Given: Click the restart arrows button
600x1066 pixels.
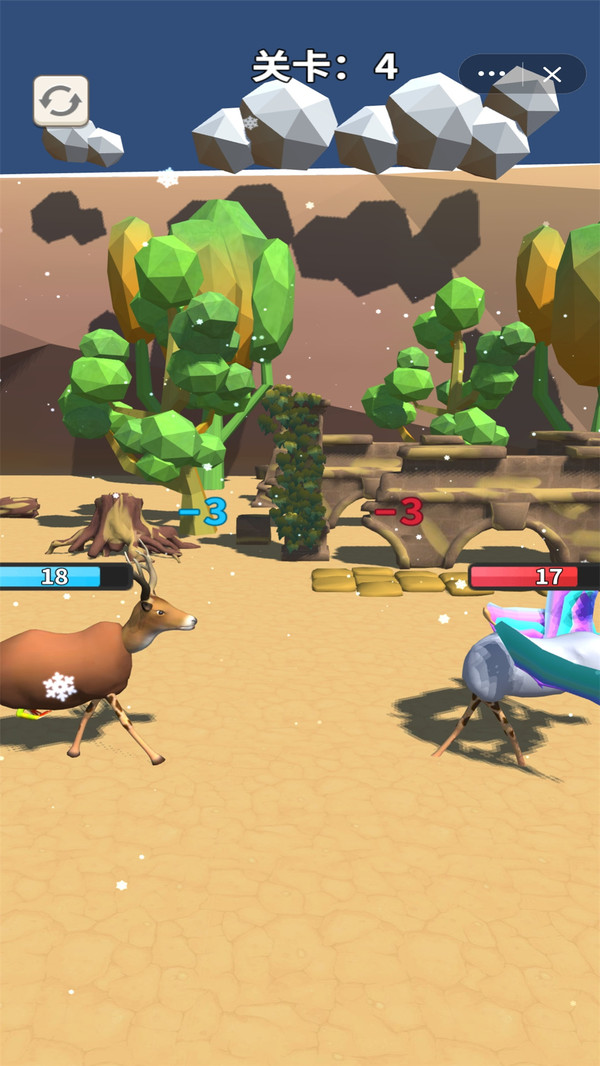Looking at the screenshot, I should pyautogui.click(x=61, y=101).
